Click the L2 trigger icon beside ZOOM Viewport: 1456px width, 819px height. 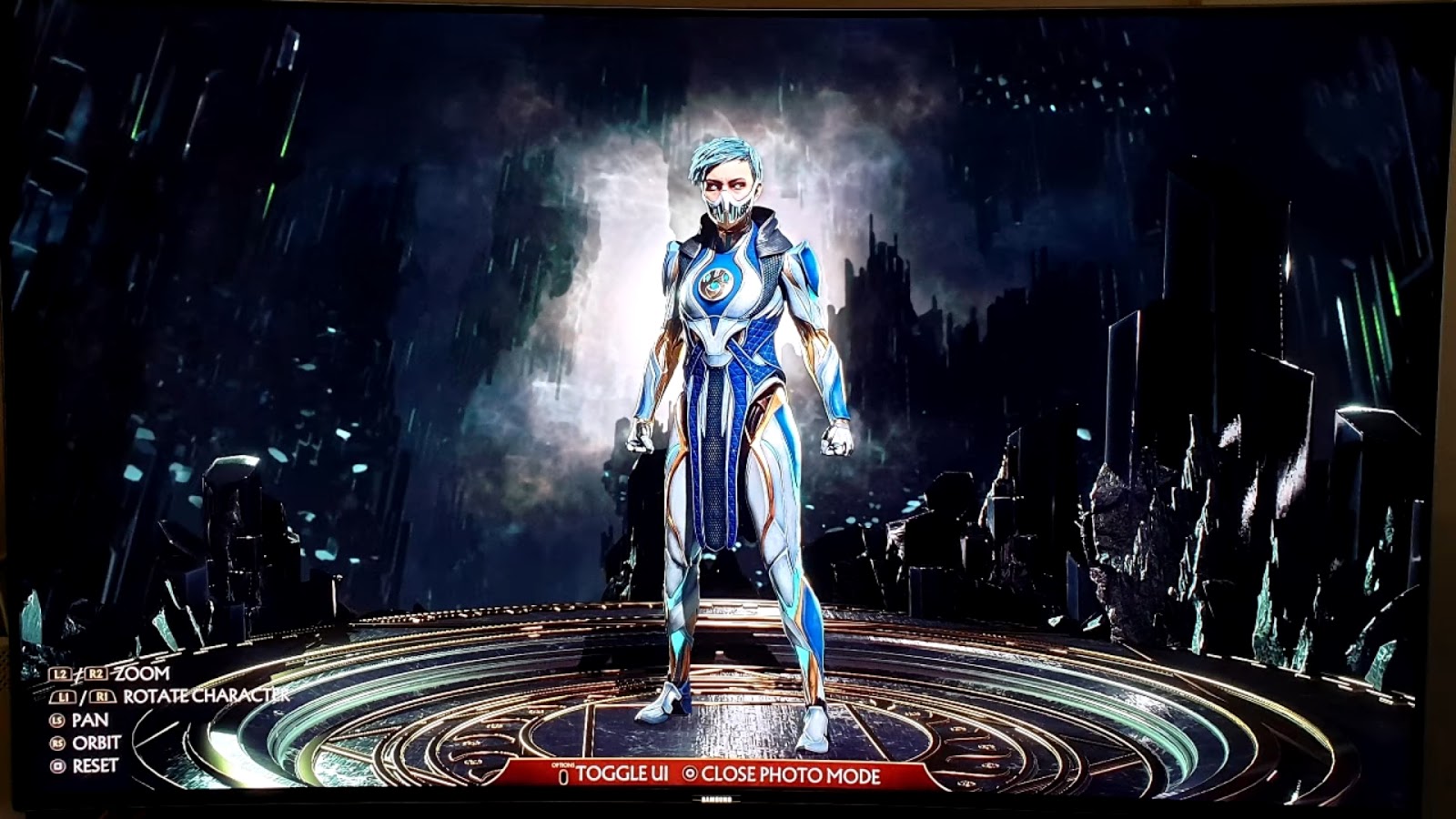tap(59, 673)
